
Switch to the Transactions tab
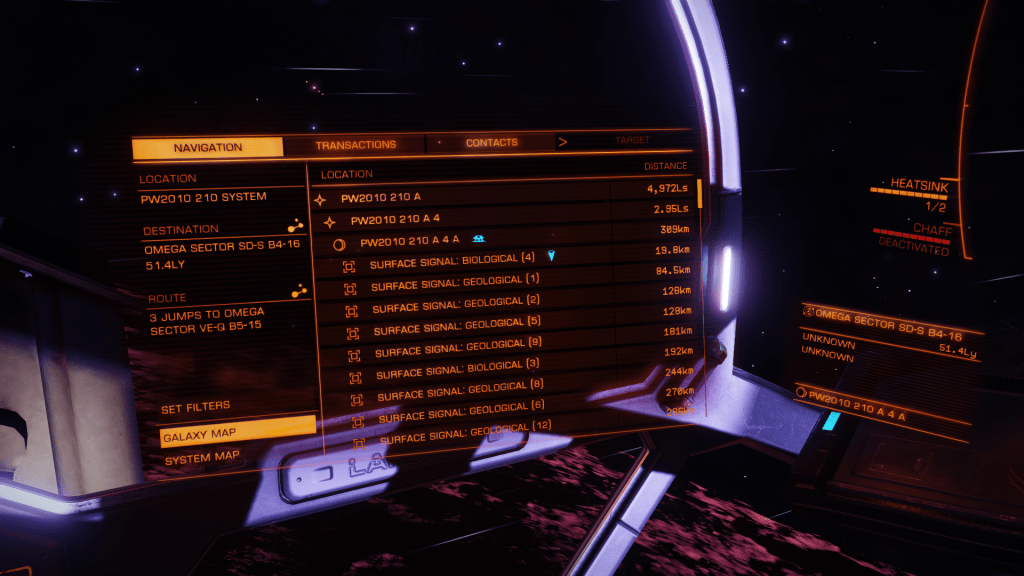click(356, 145)
